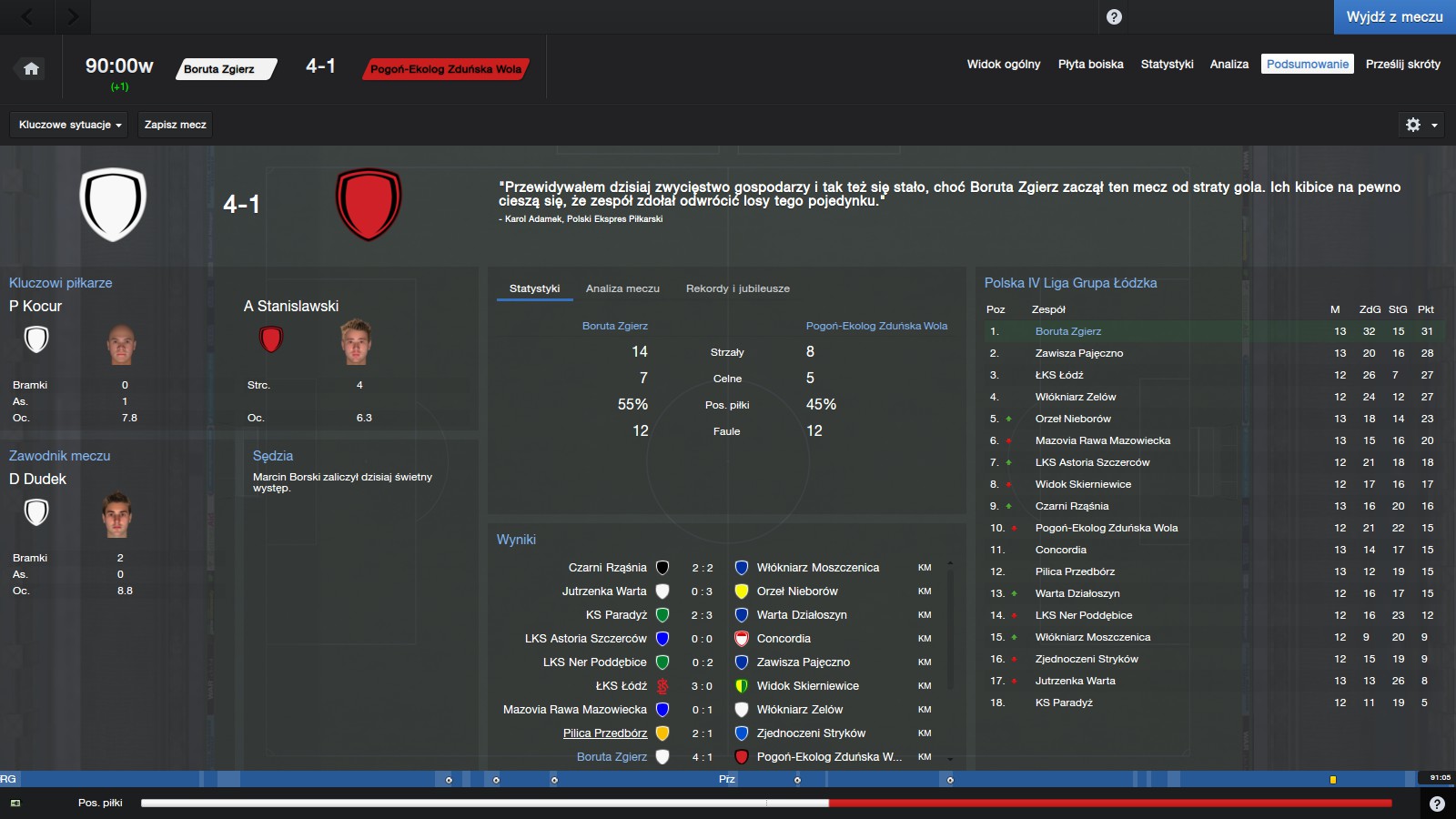Image resolution: width=1456 pixels, height=819 pixels.
Task: Exit the match via Wyjdź z meczu
Action: click(x=1394, y=17)
